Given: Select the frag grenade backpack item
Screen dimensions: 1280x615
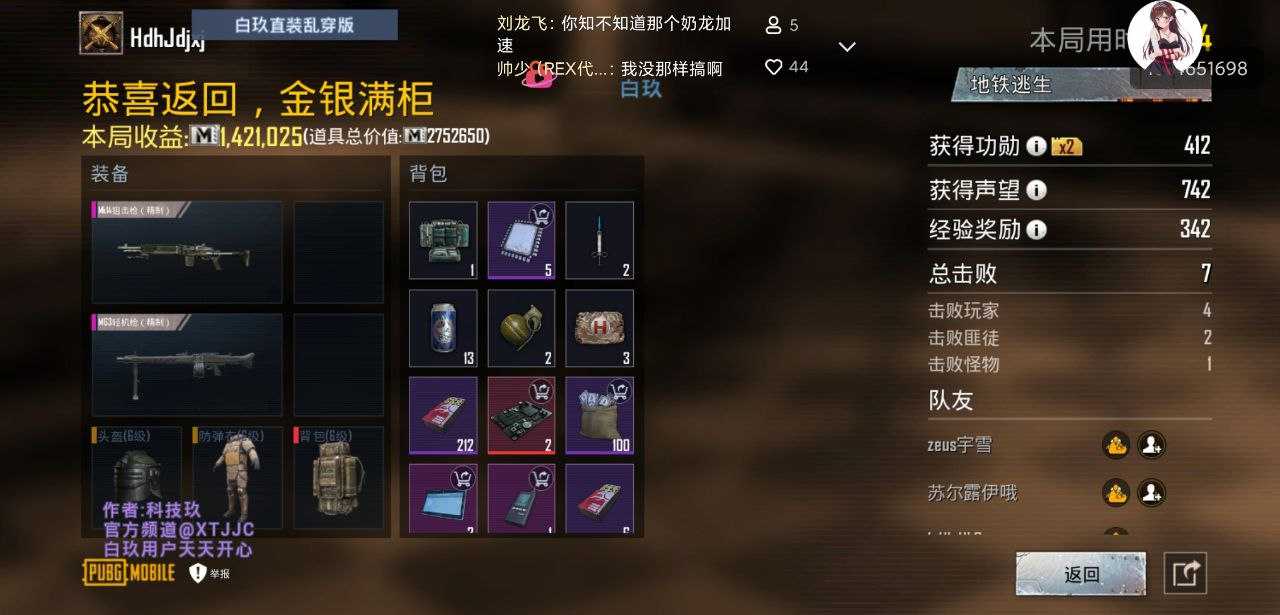Looking at the screenshot, I should tap(521, 329).
